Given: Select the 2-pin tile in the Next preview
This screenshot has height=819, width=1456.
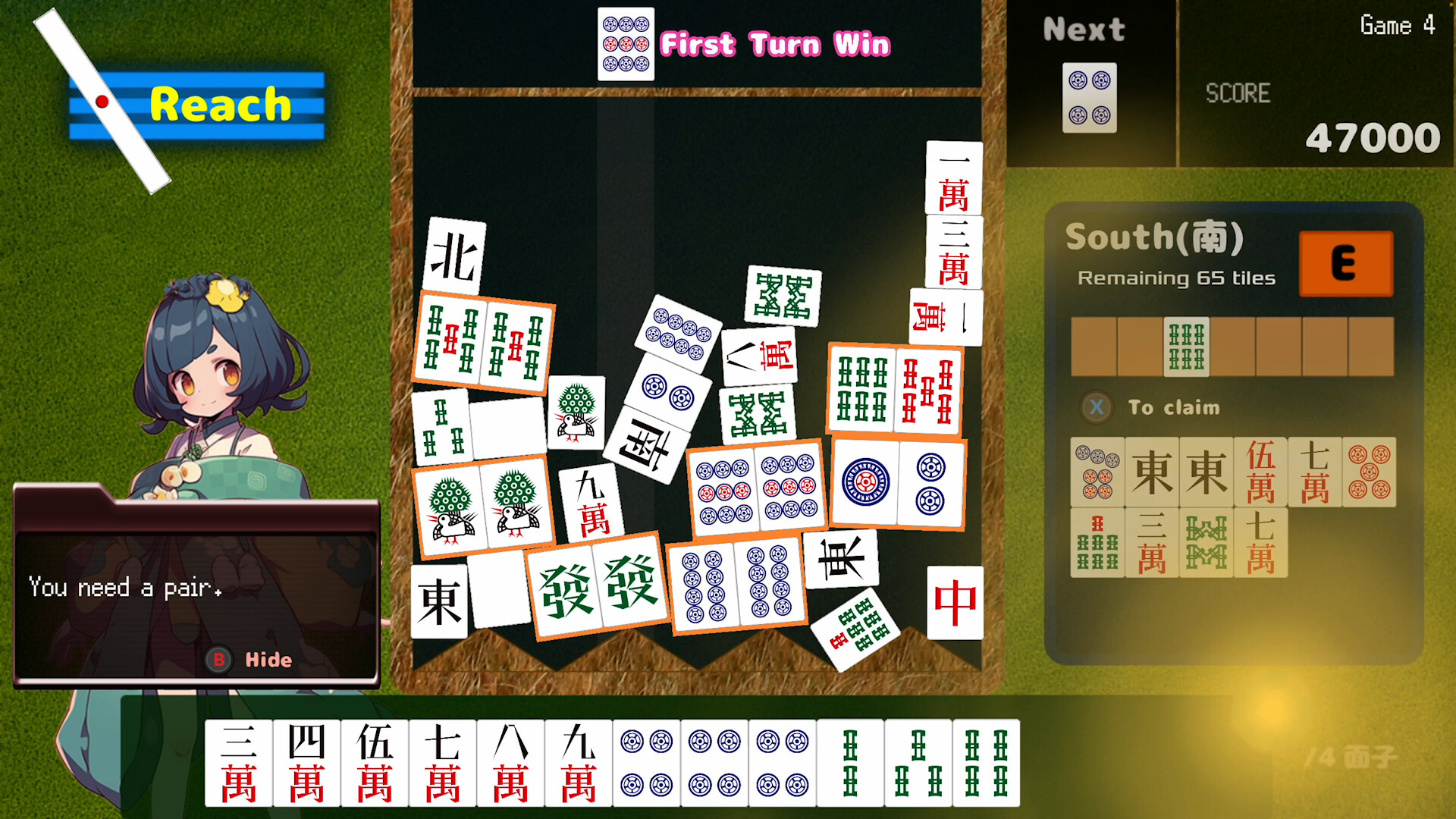Looking at the screenshot, I should pos(1090,97).
